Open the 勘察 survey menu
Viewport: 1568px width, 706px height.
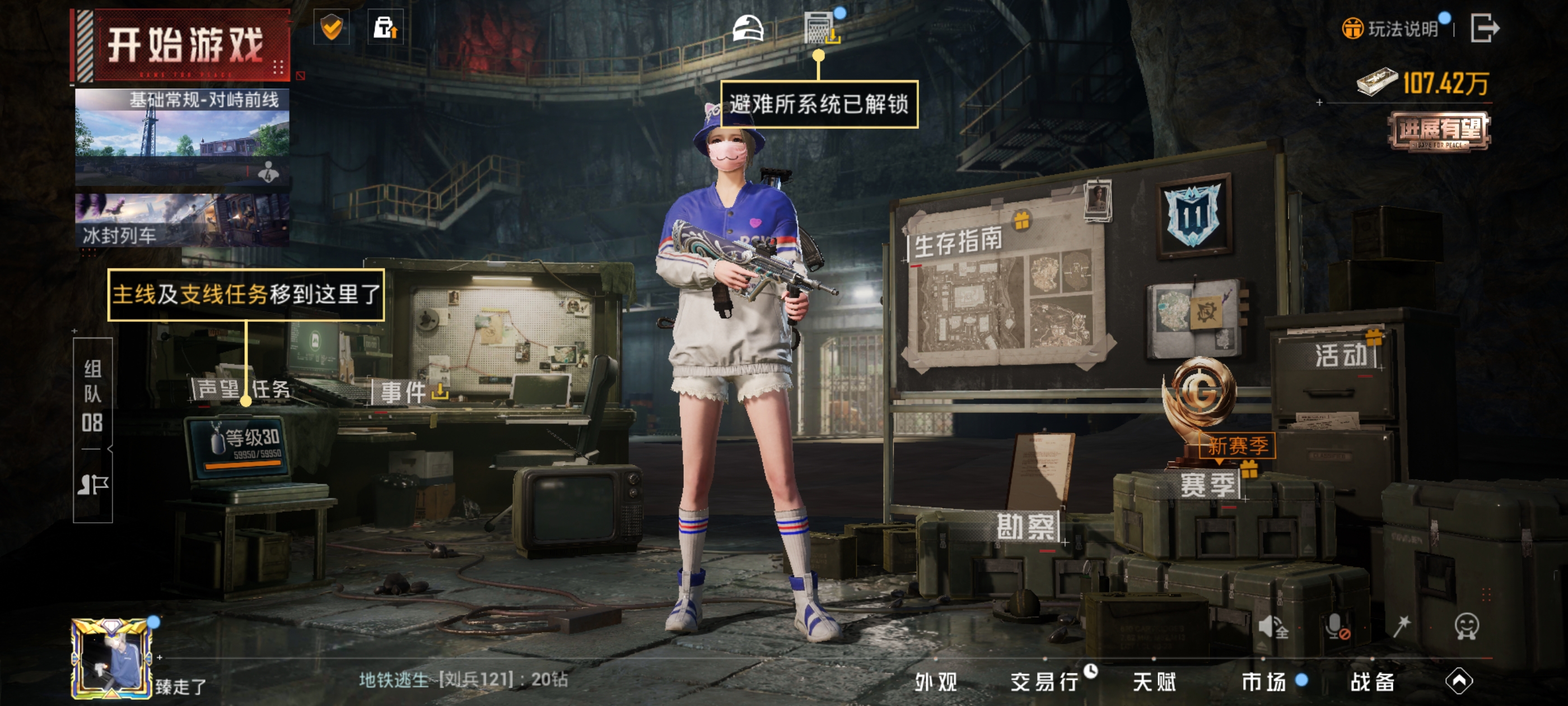[1026, 527]
